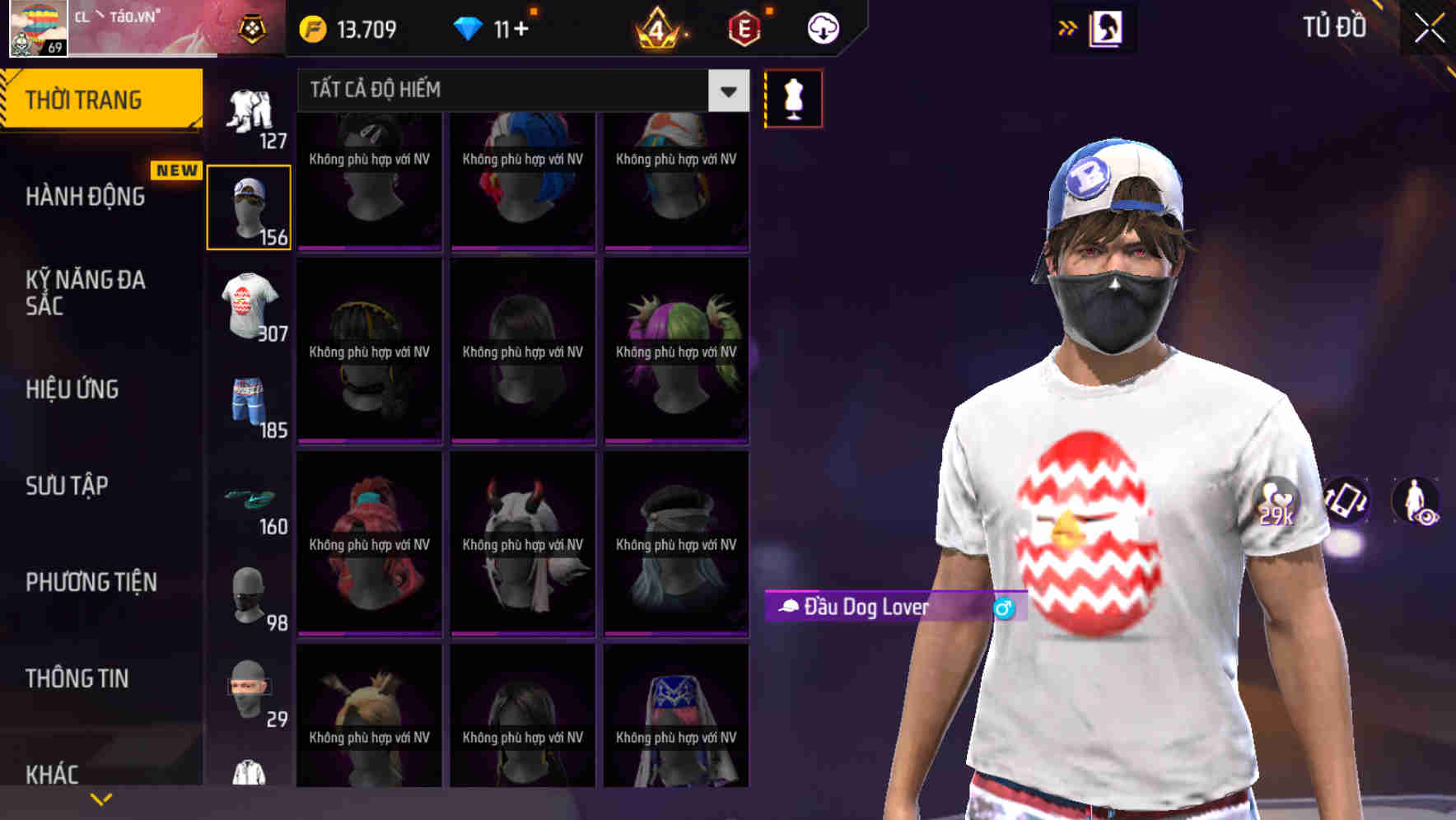The height and width of the screenshot is (820, 1456).
Task: Click the red E event badge icon
Action: tap(744, 27)
